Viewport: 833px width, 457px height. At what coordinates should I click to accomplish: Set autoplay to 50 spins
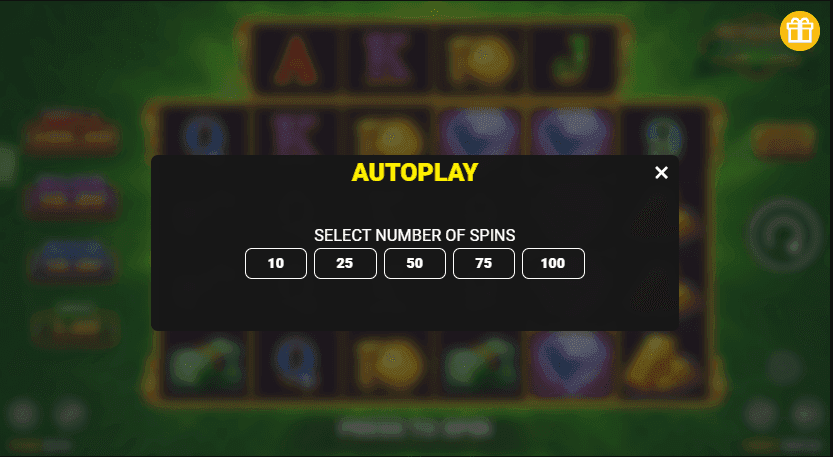tap(415, 264)
